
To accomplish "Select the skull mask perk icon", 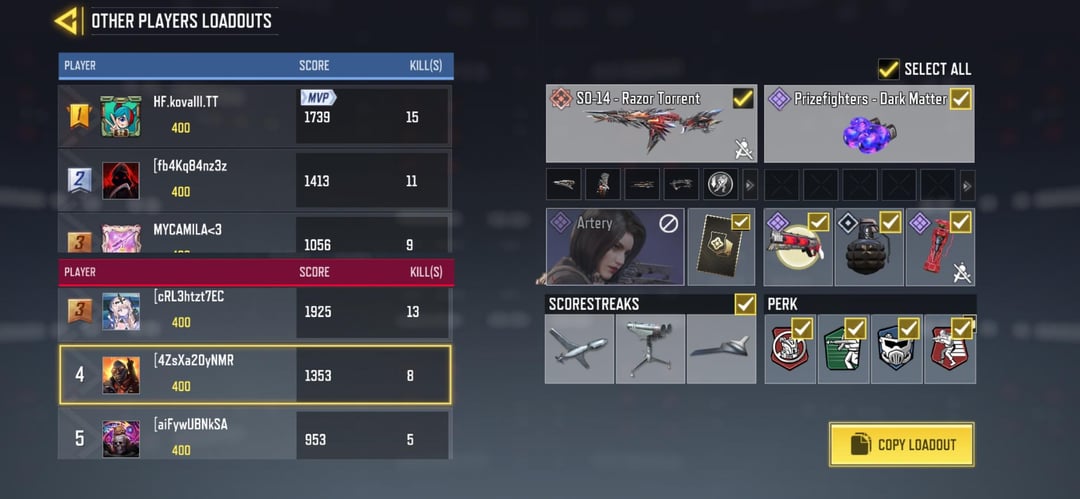I will pyautogui.click(x=896, y=350).
